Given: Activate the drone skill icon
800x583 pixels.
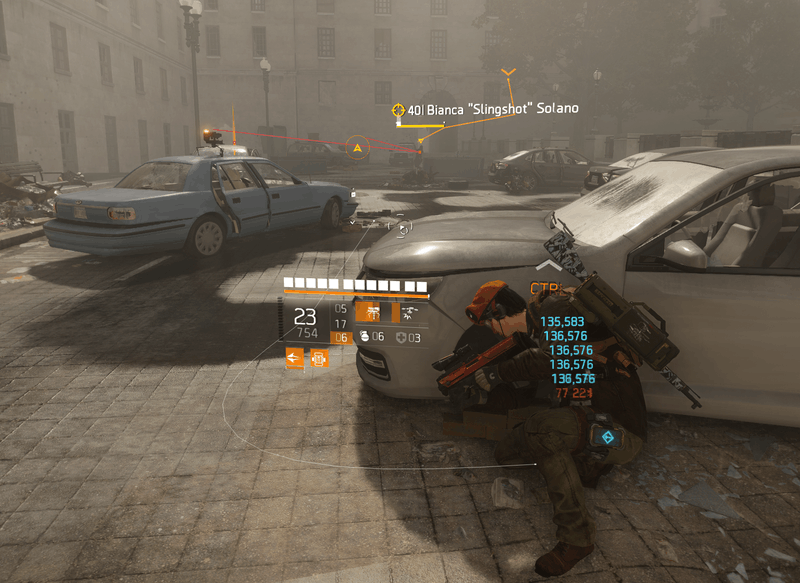Looking at the screenshot, I should (x=409, y=313).
